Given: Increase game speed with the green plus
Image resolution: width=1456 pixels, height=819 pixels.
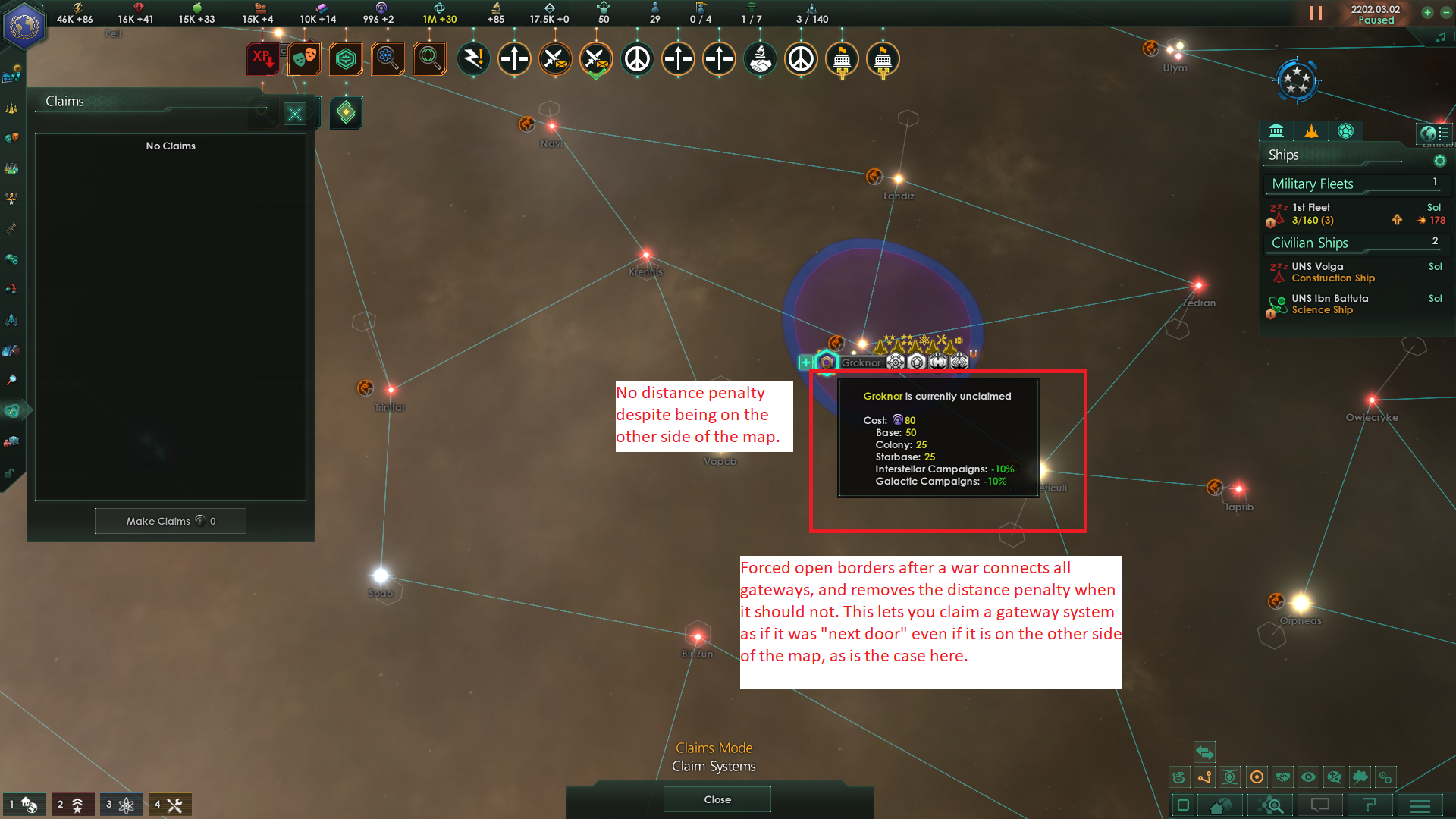Looking at the screenshot, I should click(x=1428, y=13).
